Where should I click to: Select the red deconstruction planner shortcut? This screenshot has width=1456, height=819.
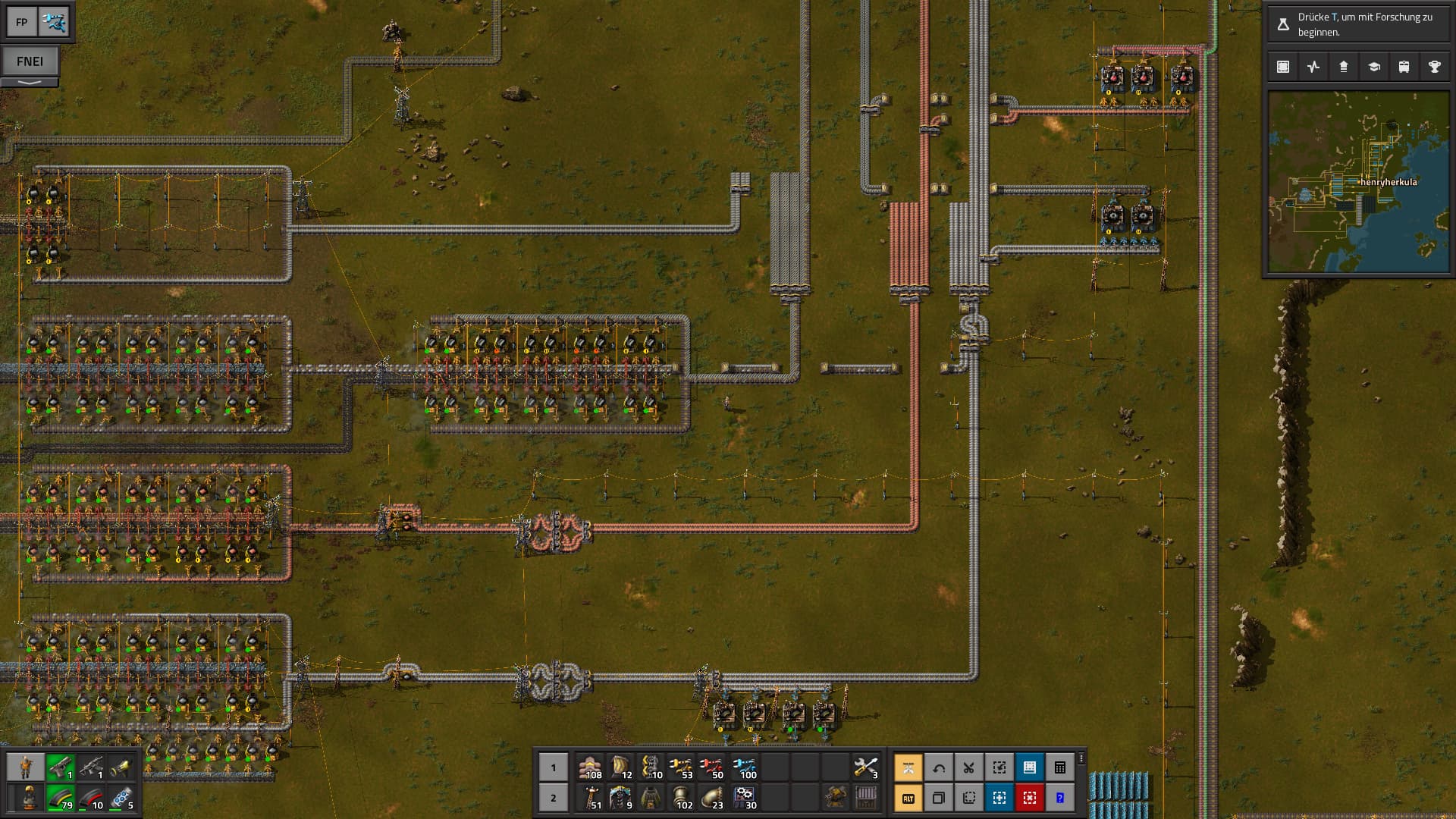[1030, 798]
